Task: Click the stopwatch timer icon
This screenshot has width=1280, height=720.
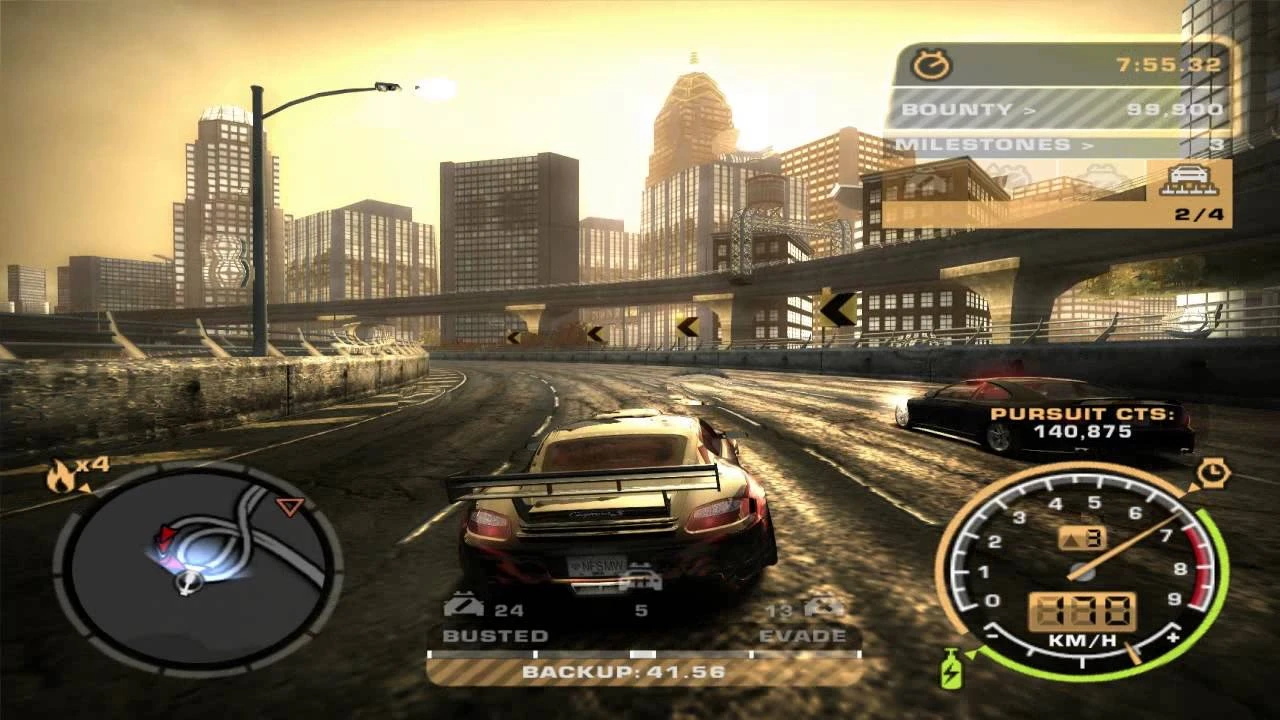Action: pos(932,63)
